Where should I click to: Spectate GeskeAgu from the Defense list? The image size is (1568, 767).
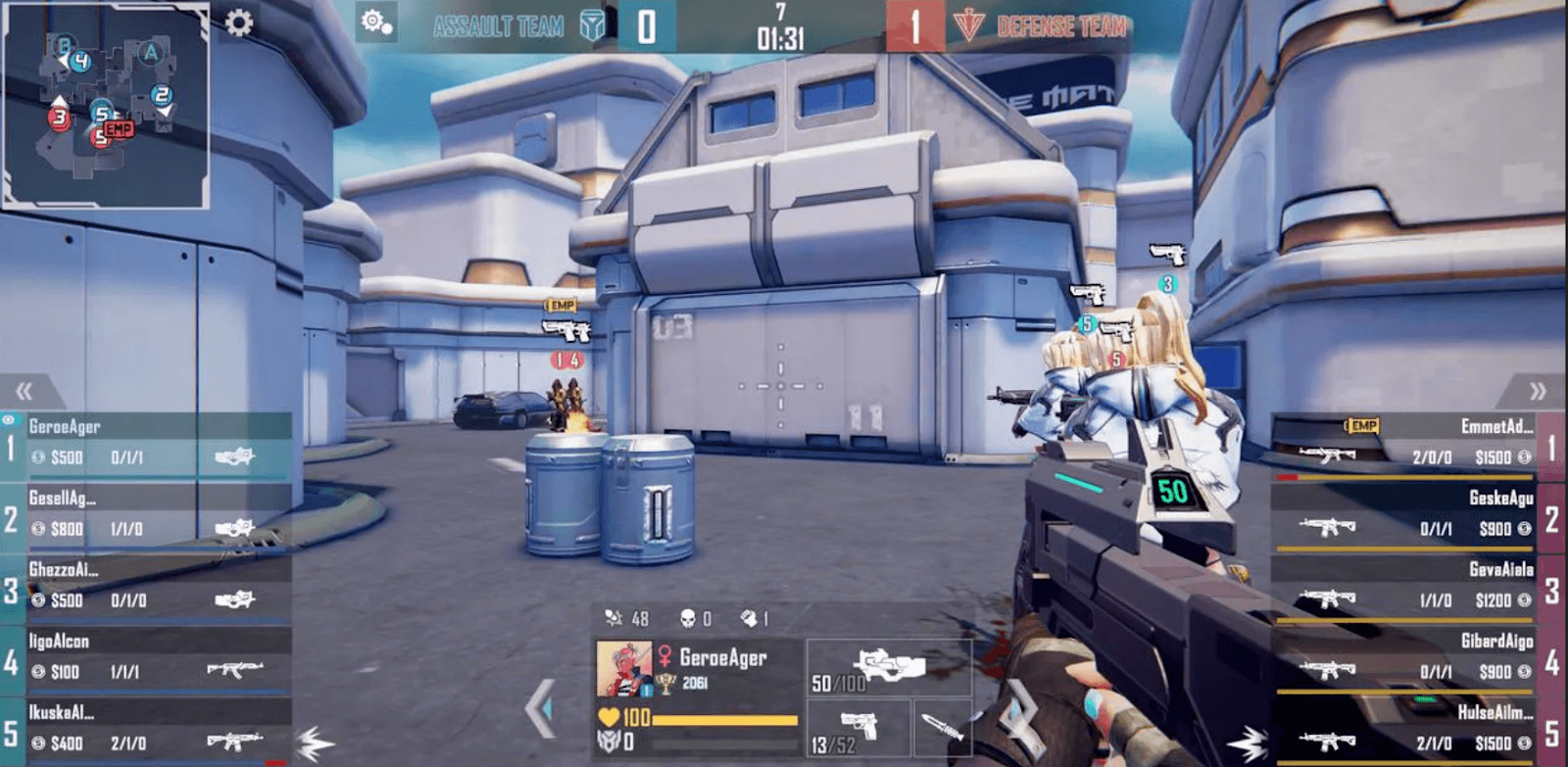1411,516
